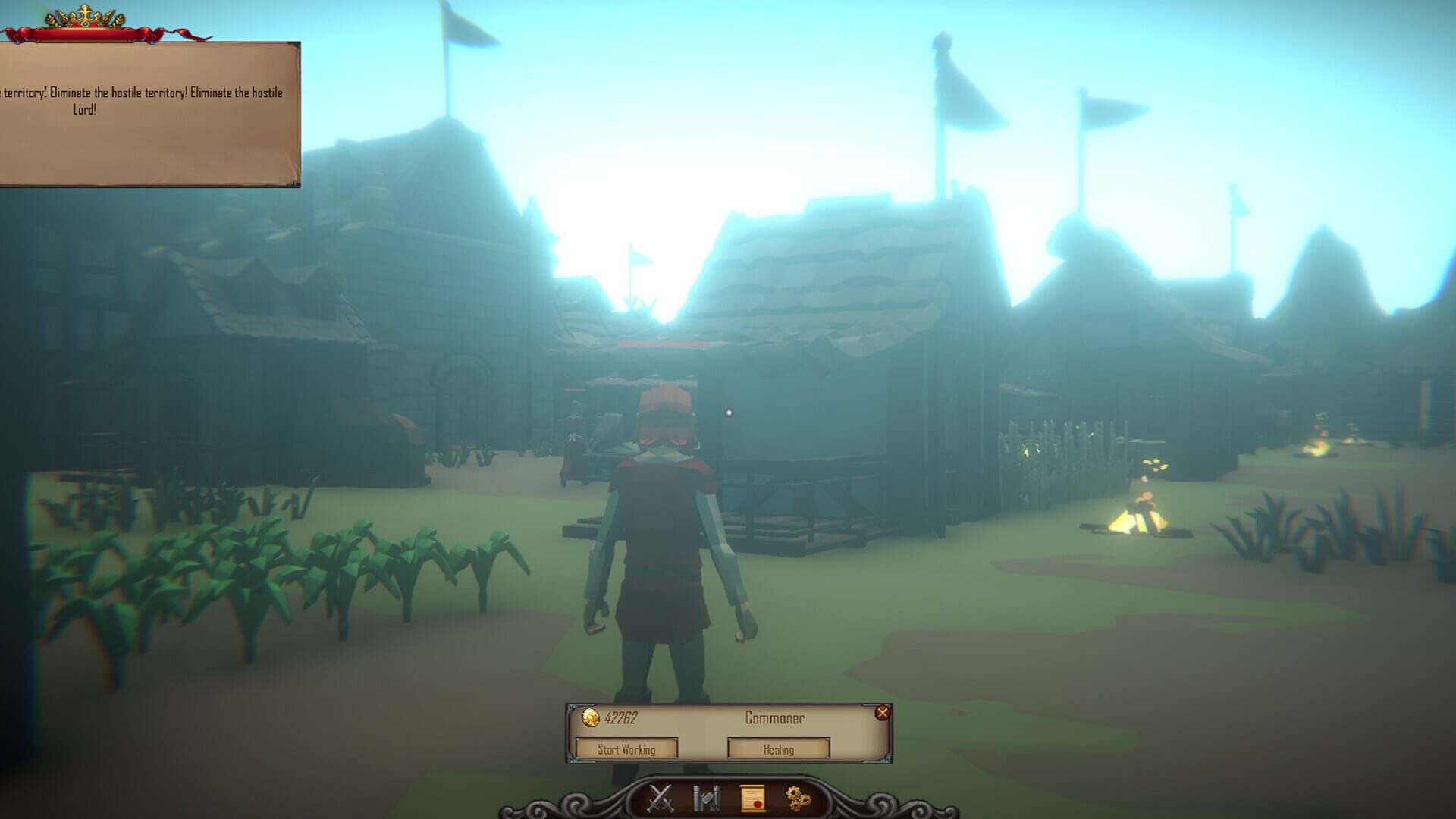
Task: Click the red wax seal on the scroll icon
Action: 757,803
